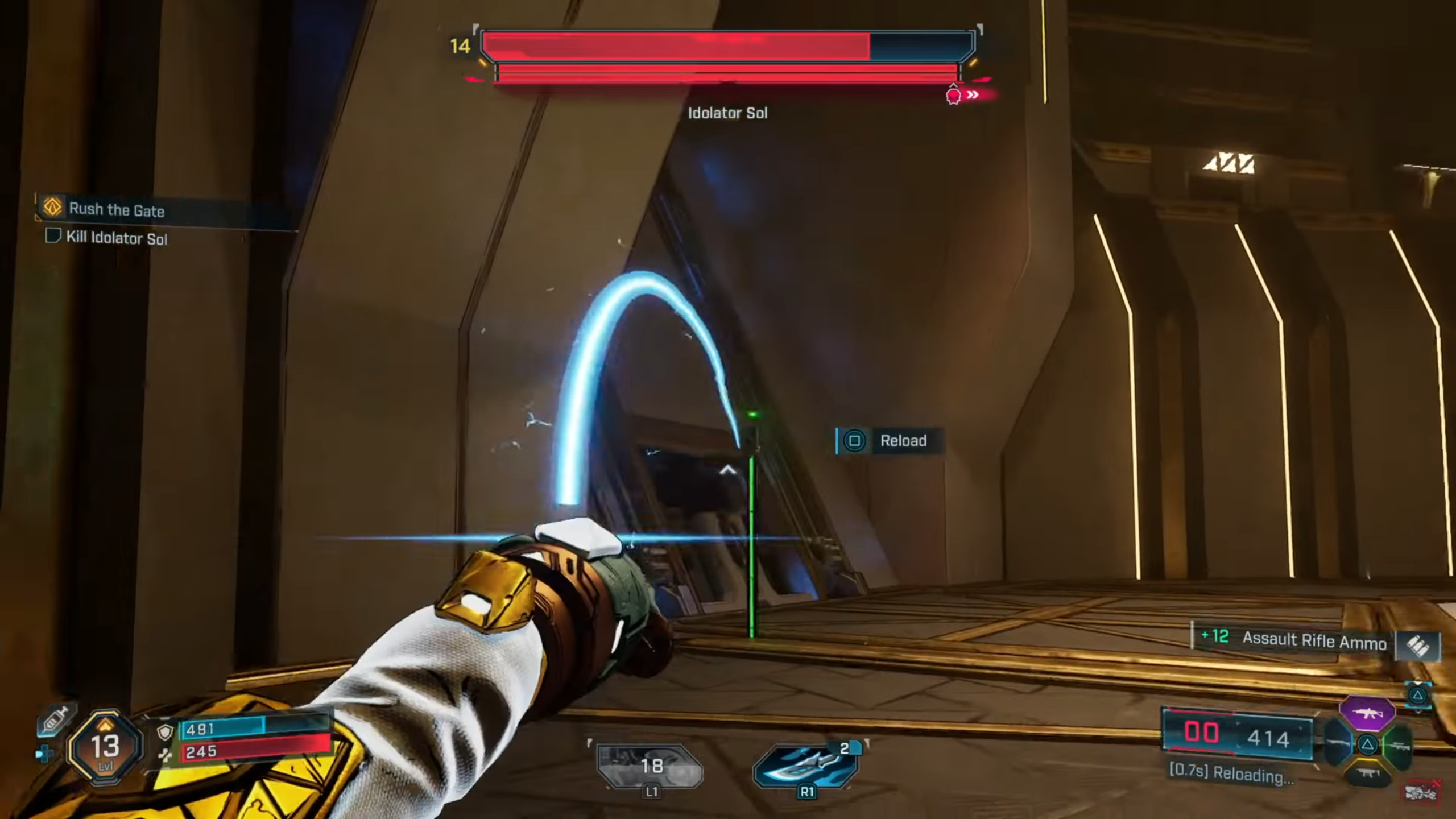
Task: Click the Assault Rifle Ammo pickup notification
Action: pyautogui.click(x=1314, y=642)
